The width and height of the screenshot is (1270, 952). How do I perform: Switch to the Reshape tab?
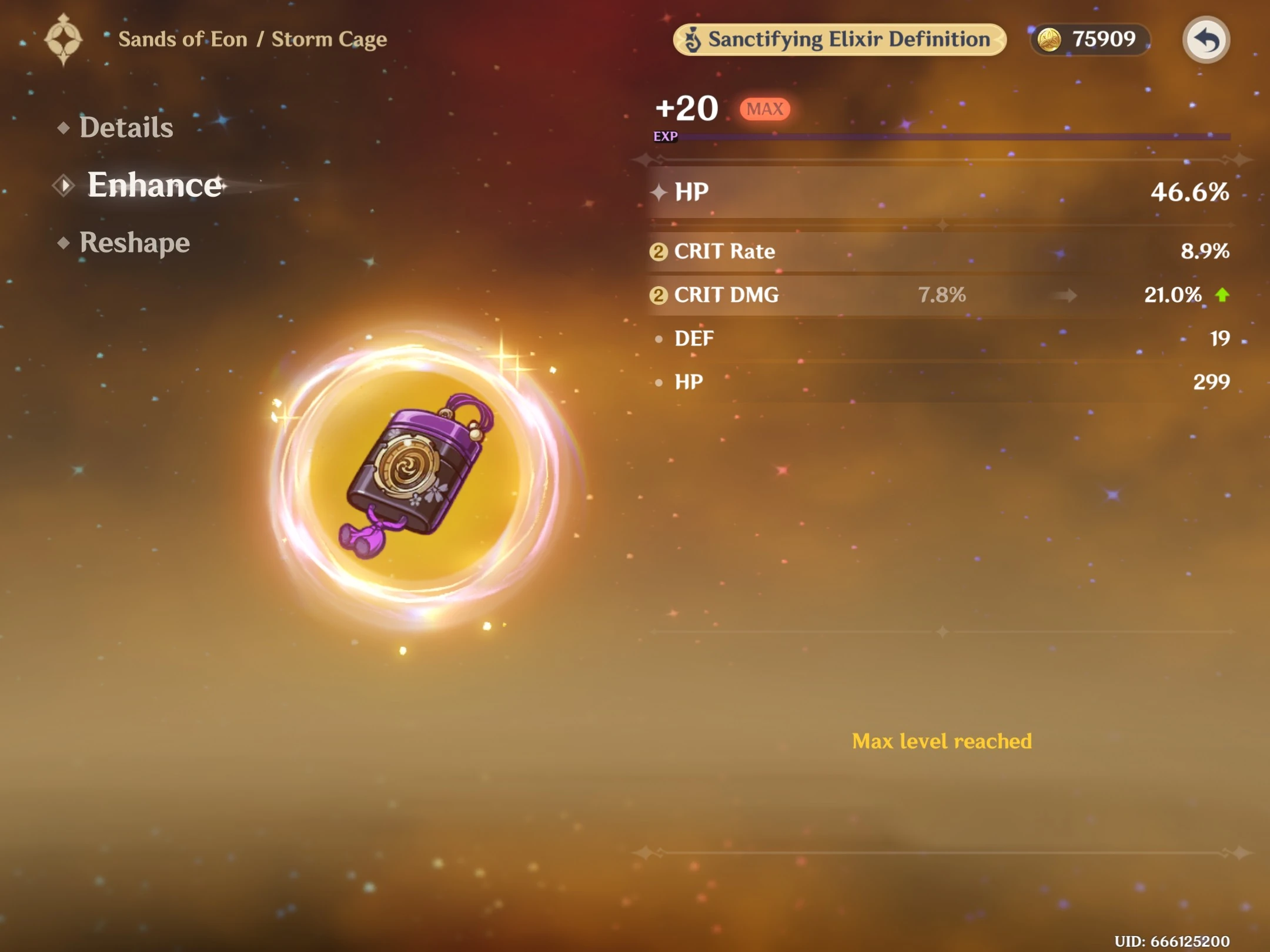134,242
